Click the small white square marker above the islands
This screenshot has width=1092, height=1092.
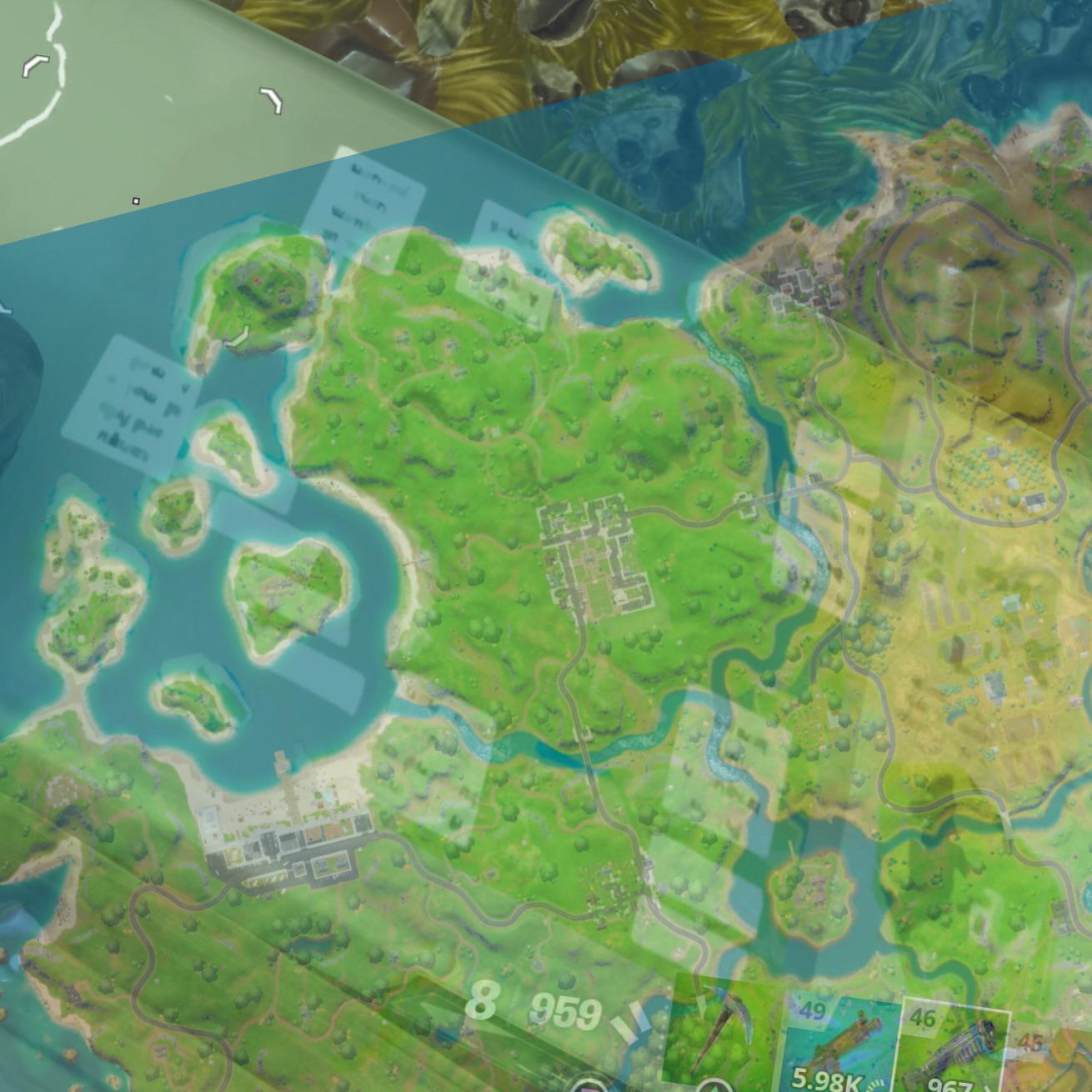click(136, 201)
